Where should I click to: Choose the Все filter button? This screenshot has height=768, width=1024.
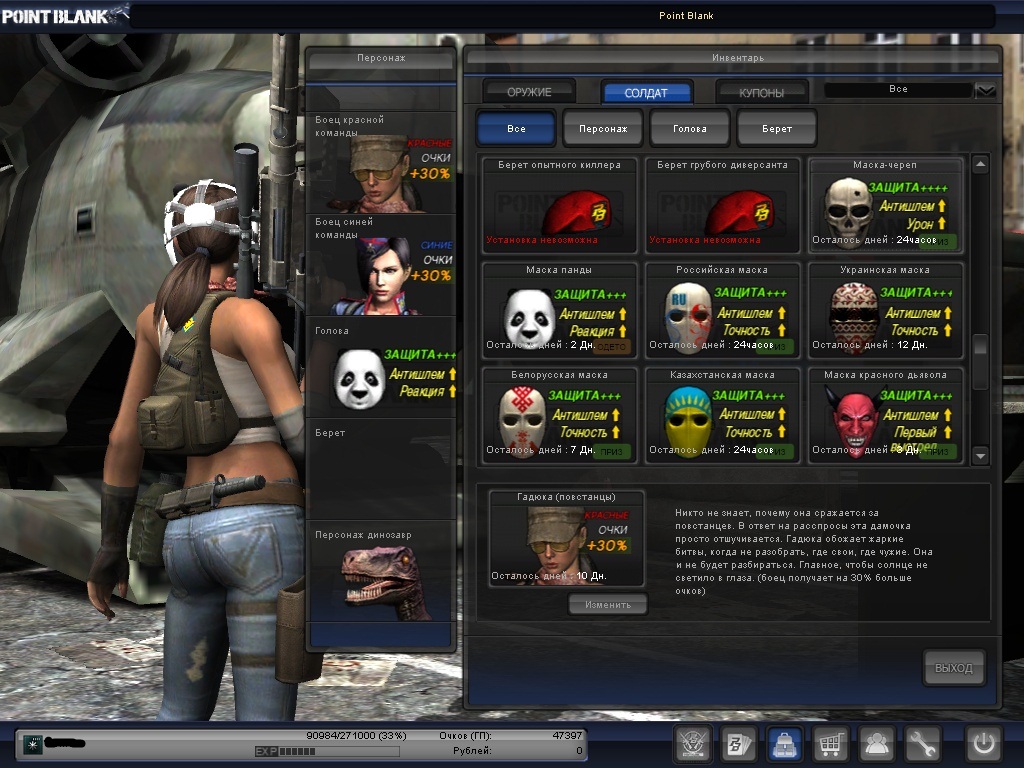(516, 129)
